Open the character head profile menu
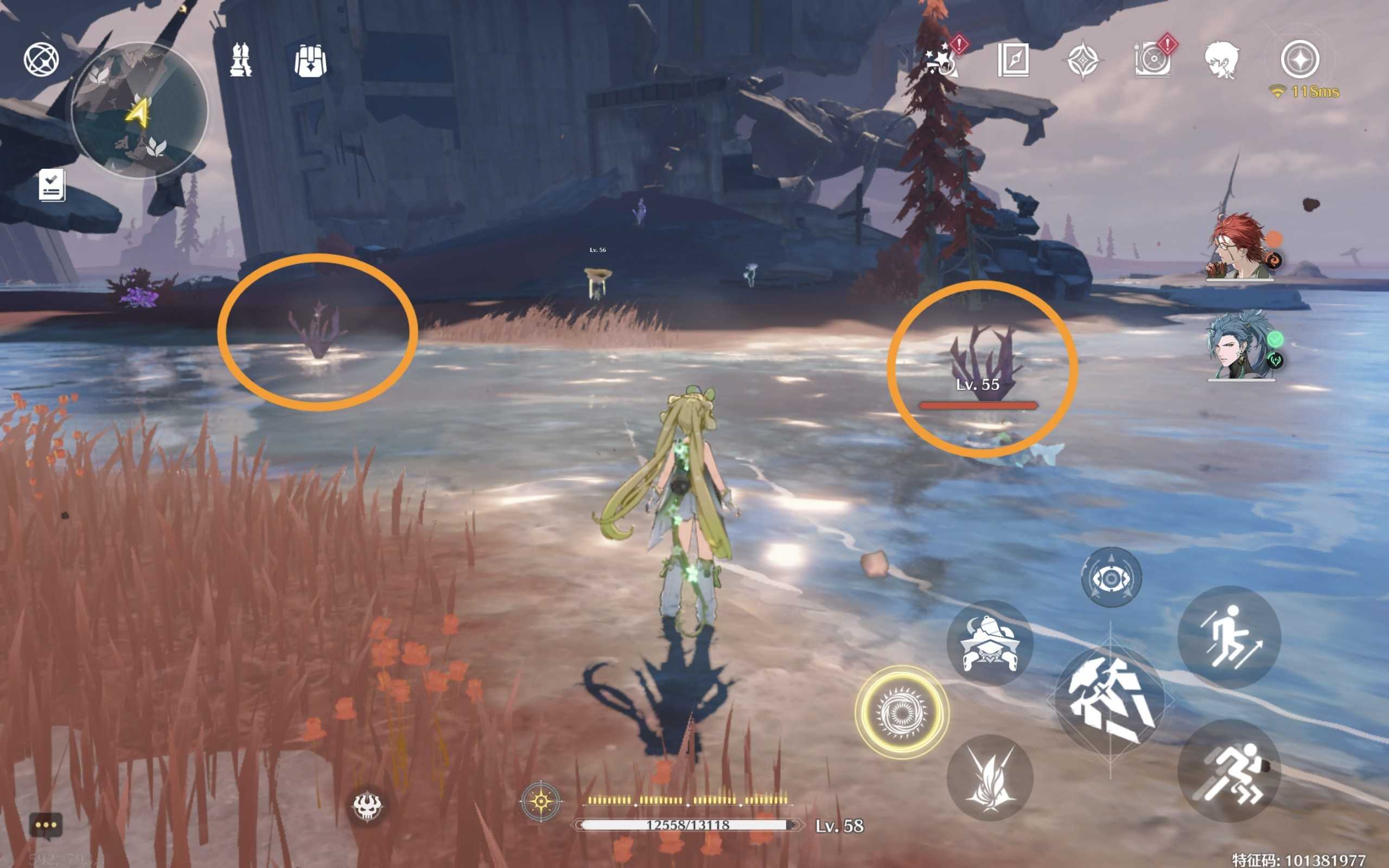Viewport: 1389px width, 868px height. (1221, 60)
